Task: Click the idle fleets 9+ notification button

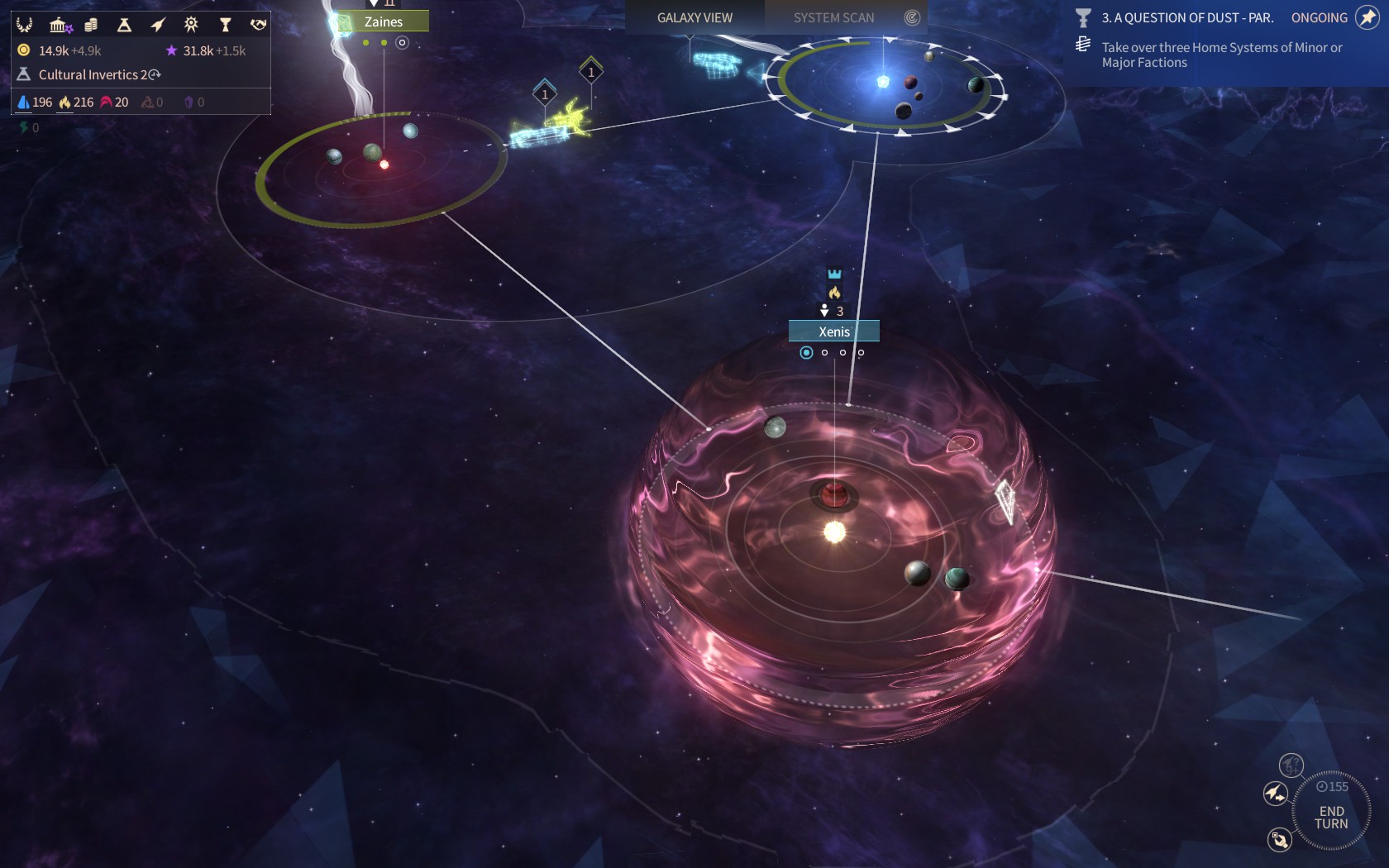Action: [1291, 765]
